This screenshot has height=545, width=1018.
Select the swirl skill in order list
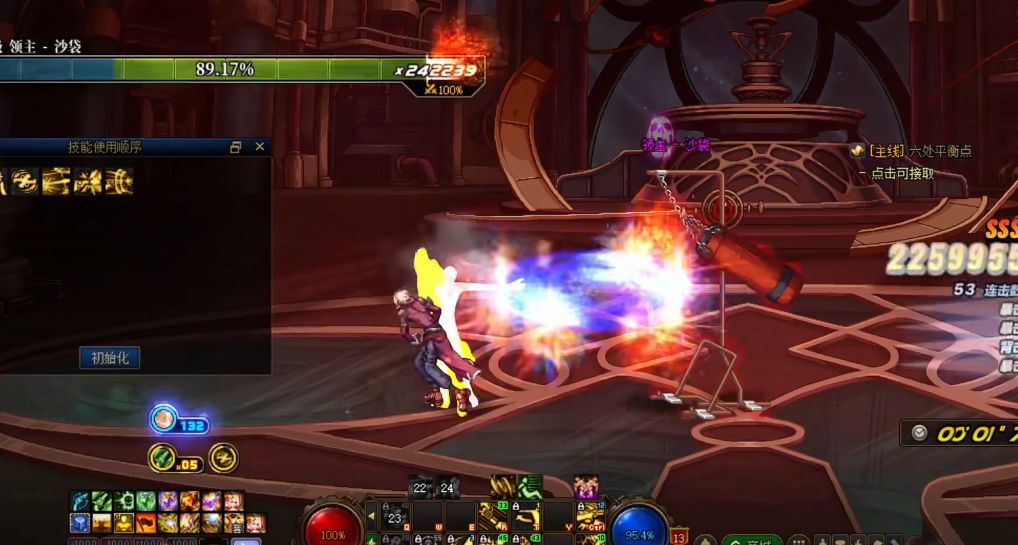coord(25,181)
